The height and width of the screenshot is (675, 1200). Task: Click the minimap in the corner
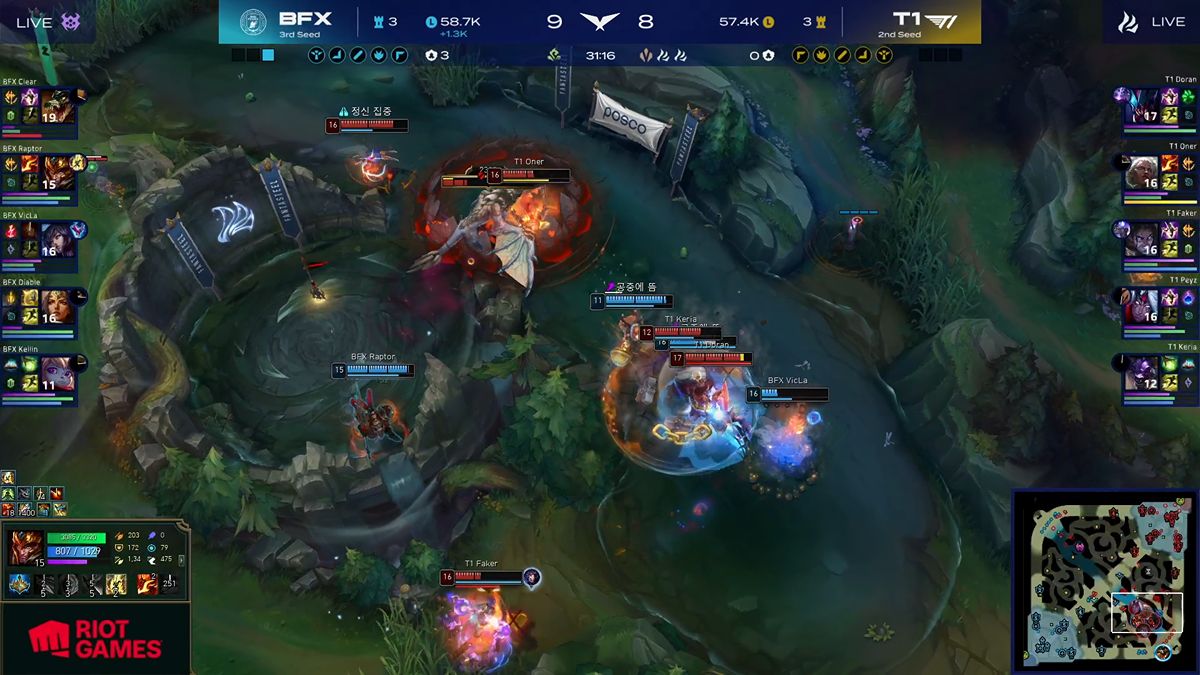pyautogui.click(x=1103, y=579)
